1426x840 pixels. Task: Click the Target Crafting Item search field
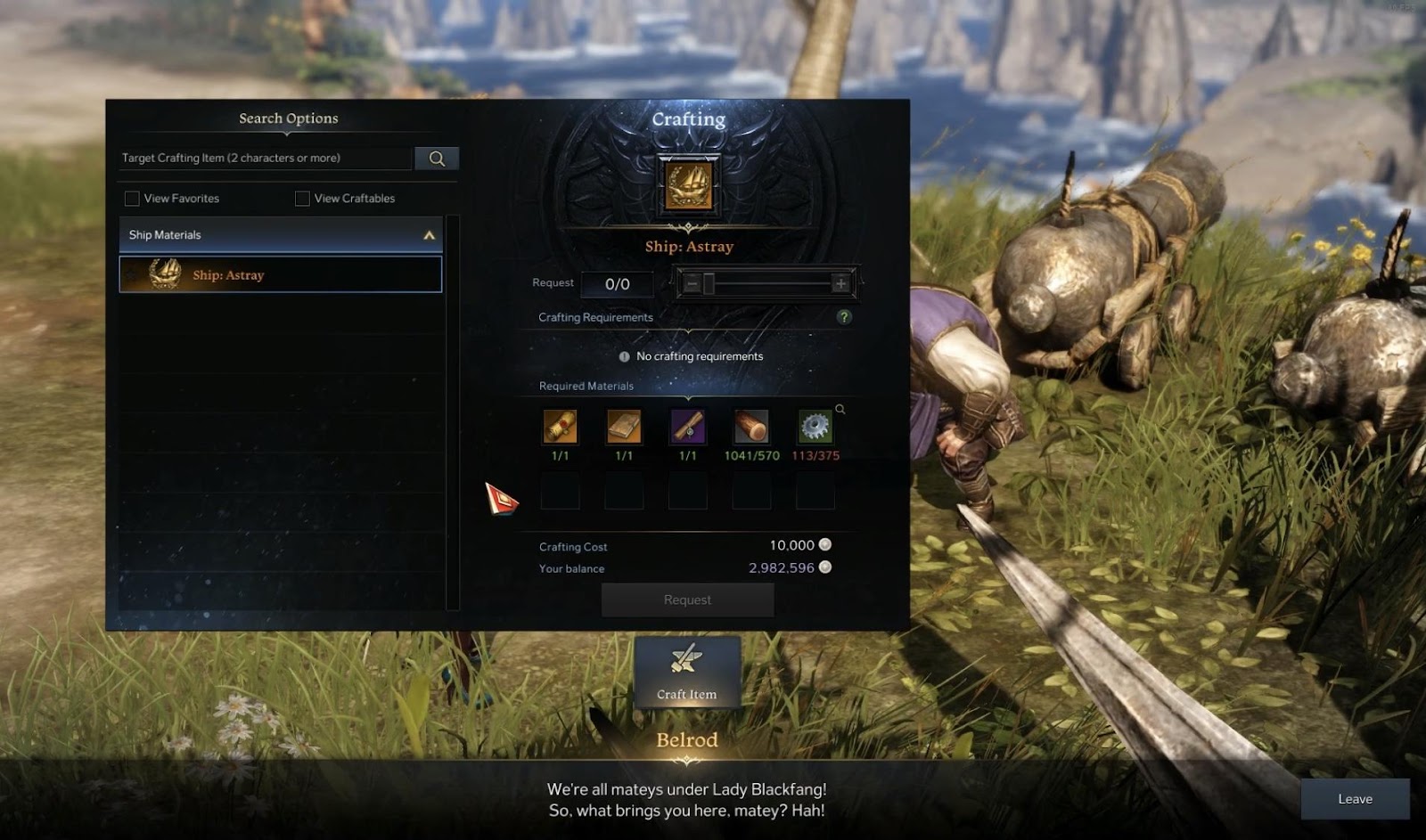[x=266, y=158]
